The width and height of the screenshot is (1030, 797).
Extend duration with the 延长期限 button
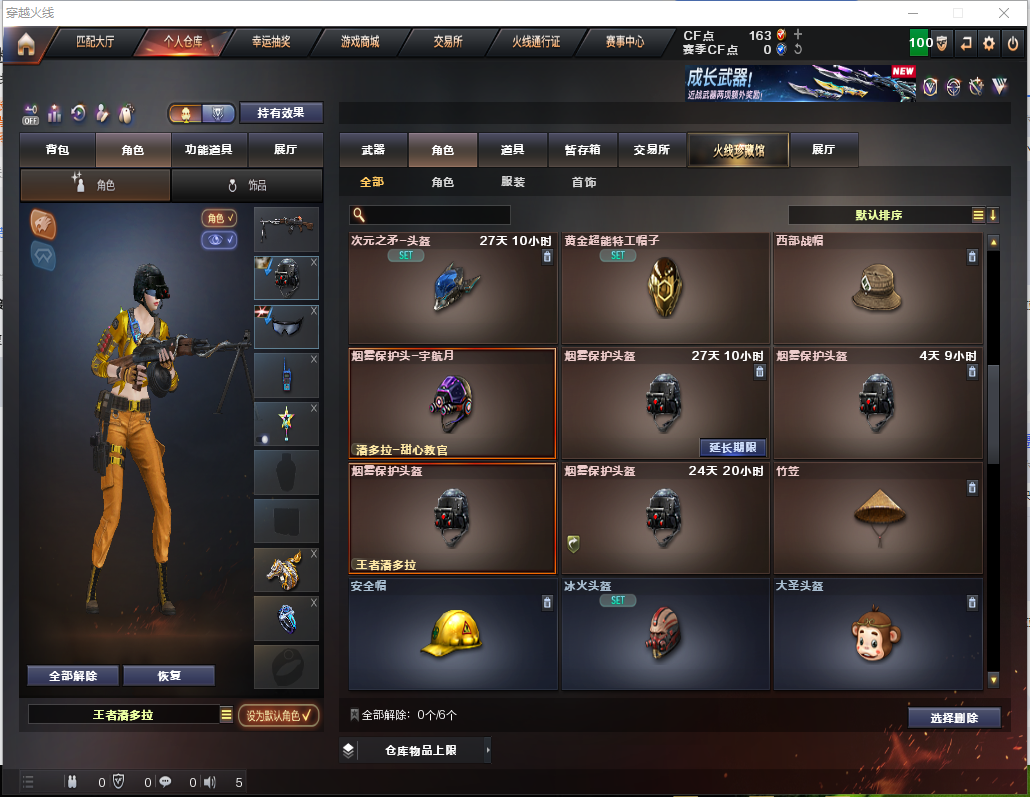732,448
